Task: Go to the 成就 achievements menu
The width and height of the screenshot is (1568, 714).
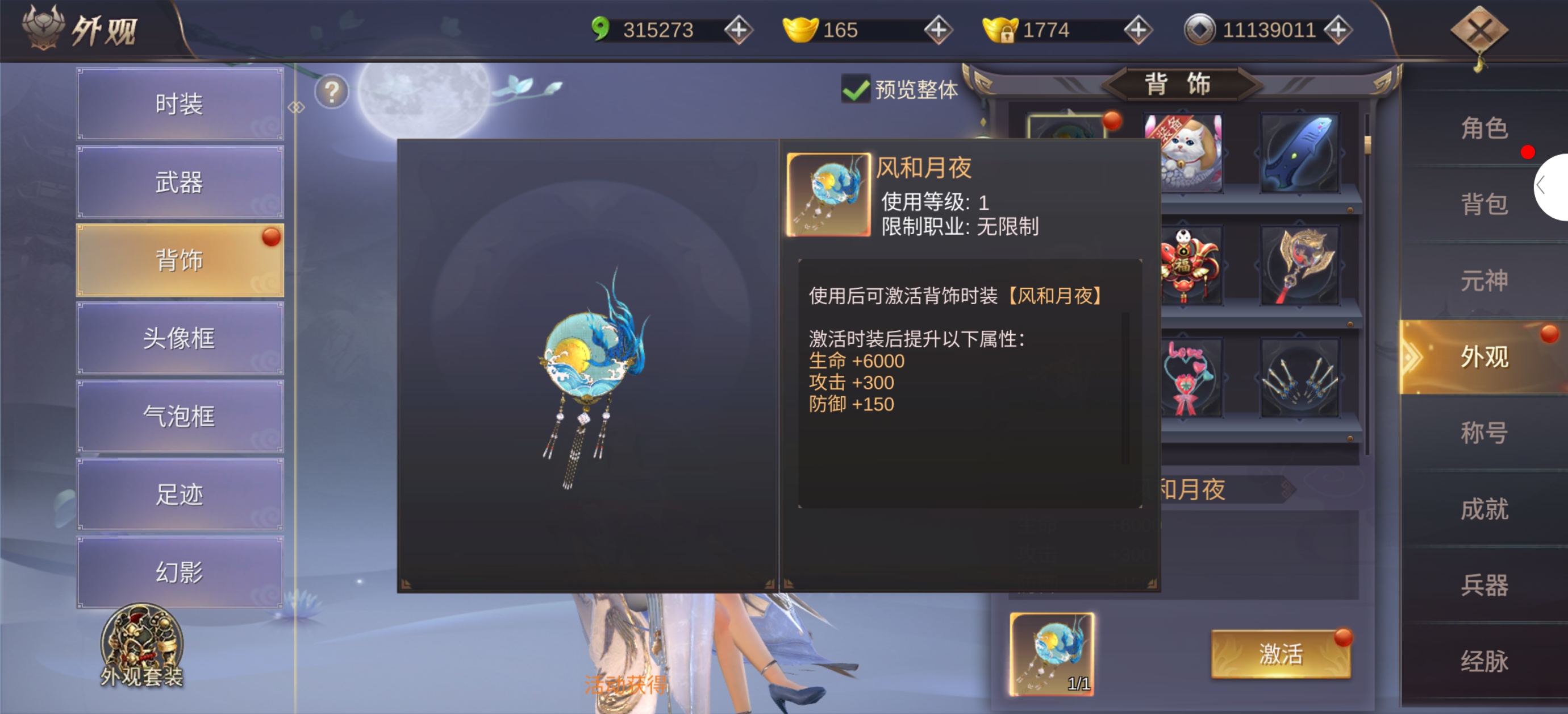Action: (1484, 509)
